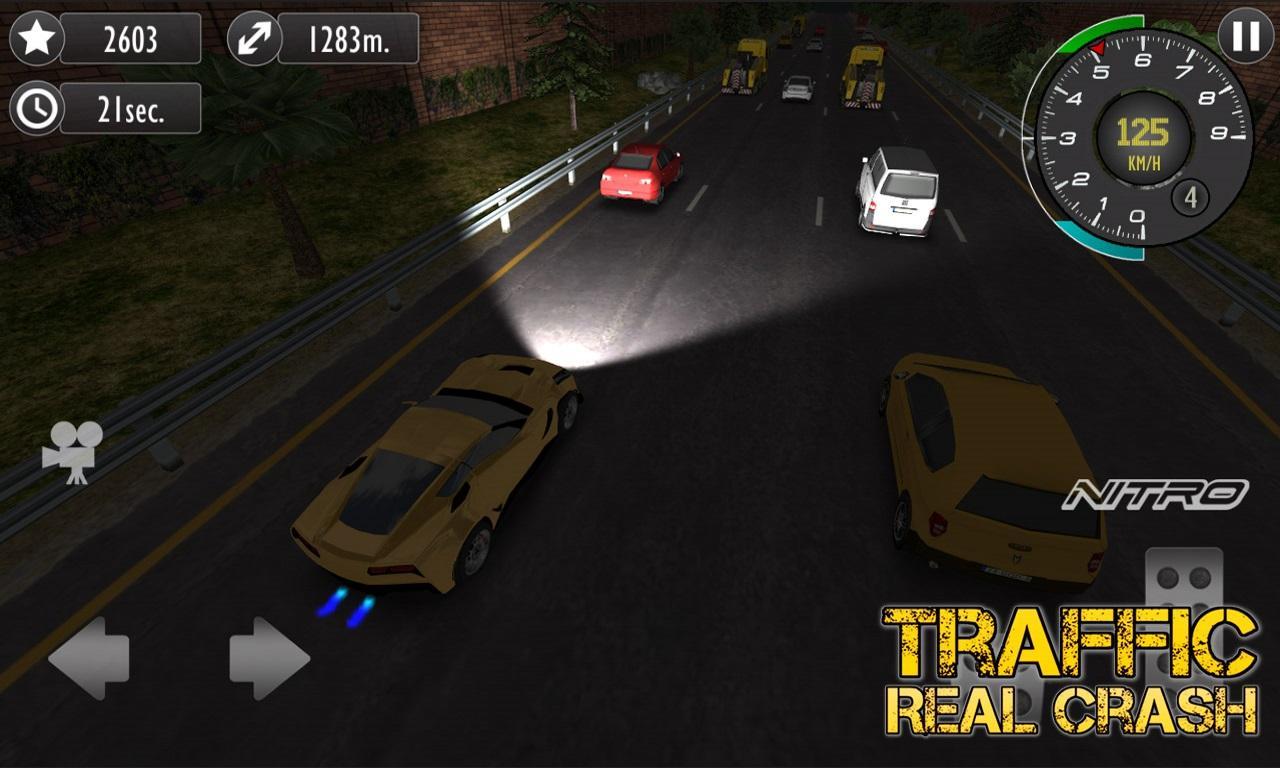Image resolution: width=1280 pixels, height=768 pixels.
Task: Click the star icon on the score badge
Action: pos(37,40)
